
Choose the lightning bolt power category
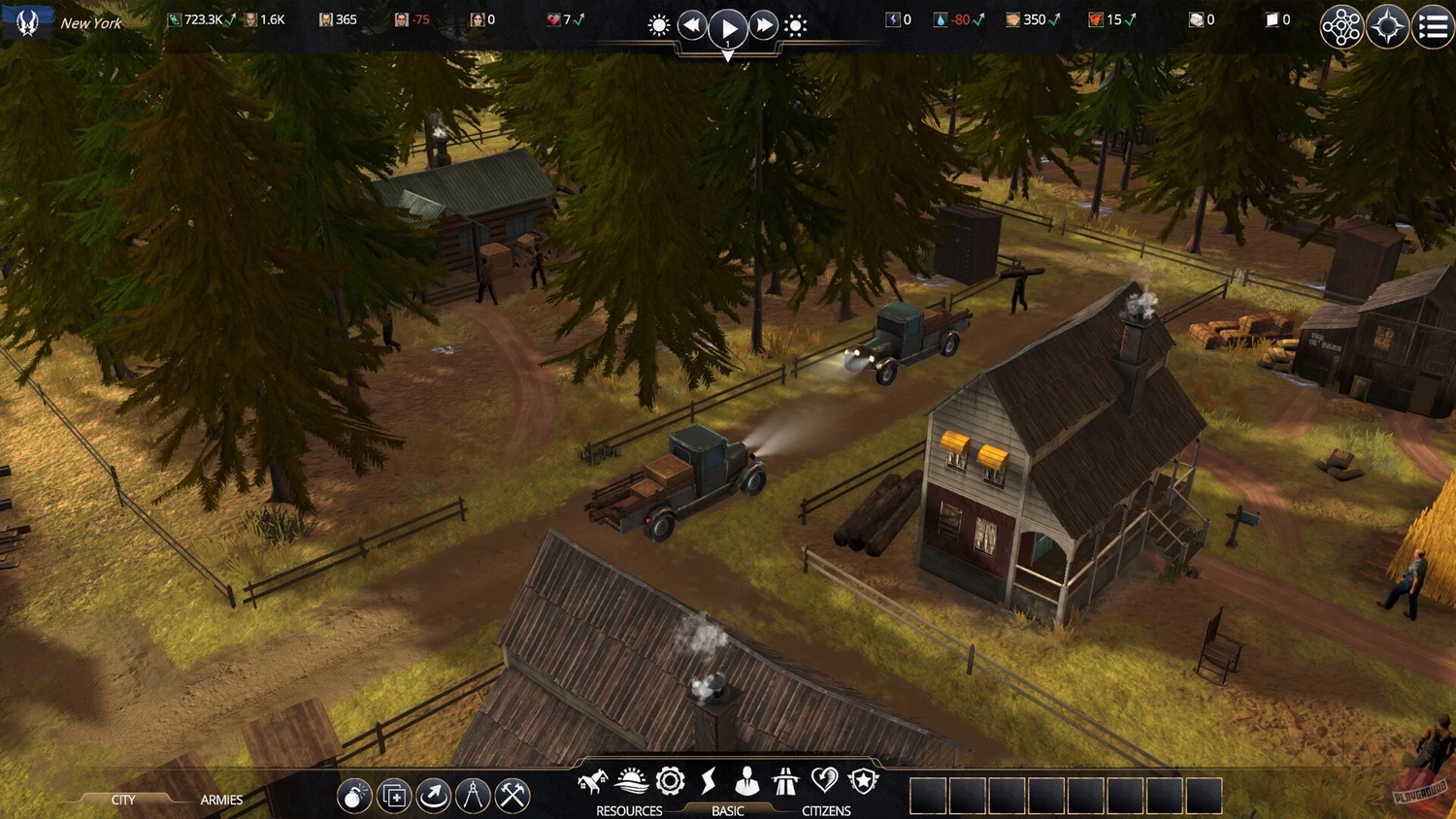[709, 781]
